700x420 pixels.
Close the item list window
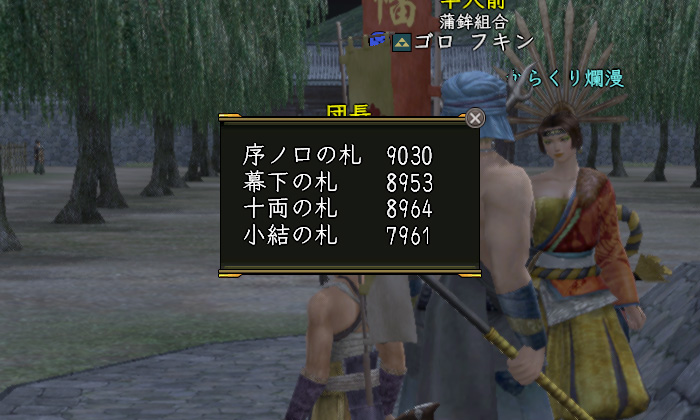coord(476,118)
